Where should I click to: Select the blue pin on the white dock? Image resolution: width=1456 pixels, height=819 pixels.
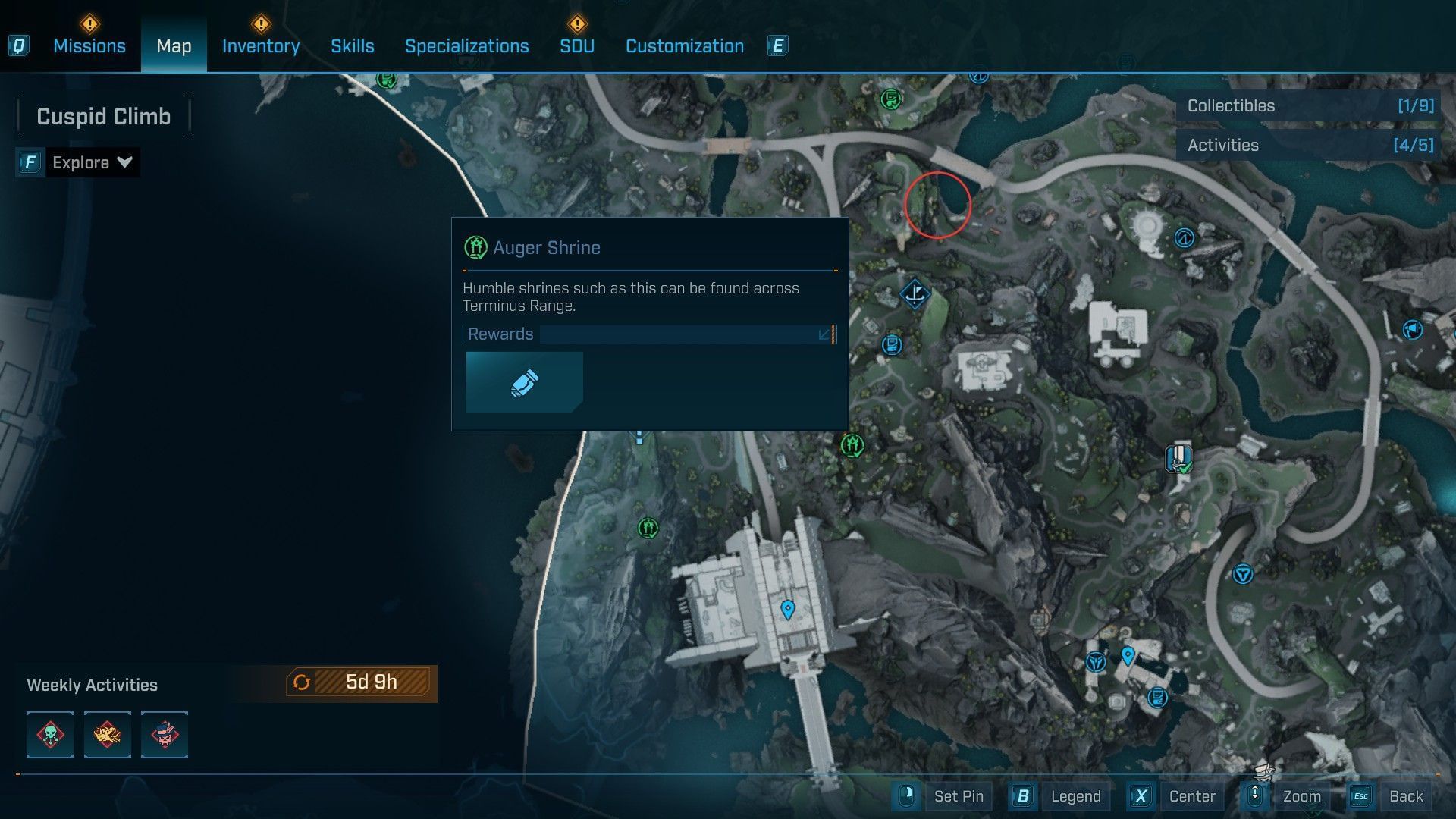pyautogui.click(x=787, y=609)
